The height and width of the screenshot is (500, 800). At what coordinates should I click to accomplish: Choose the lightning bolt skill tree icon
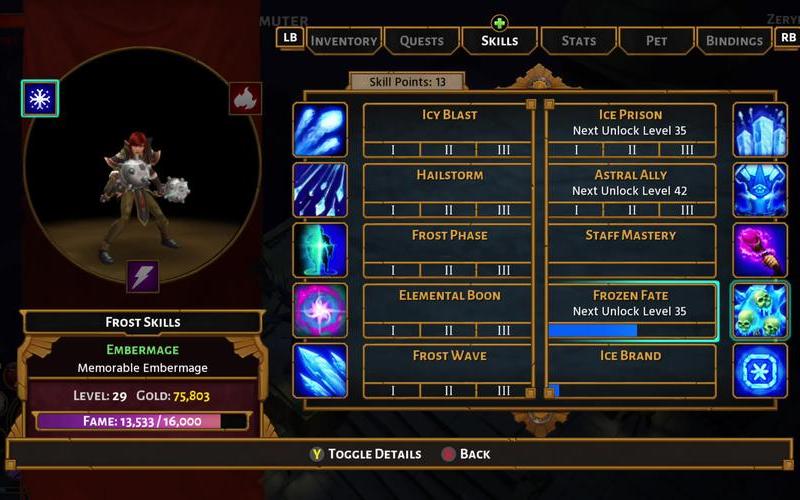142,277
